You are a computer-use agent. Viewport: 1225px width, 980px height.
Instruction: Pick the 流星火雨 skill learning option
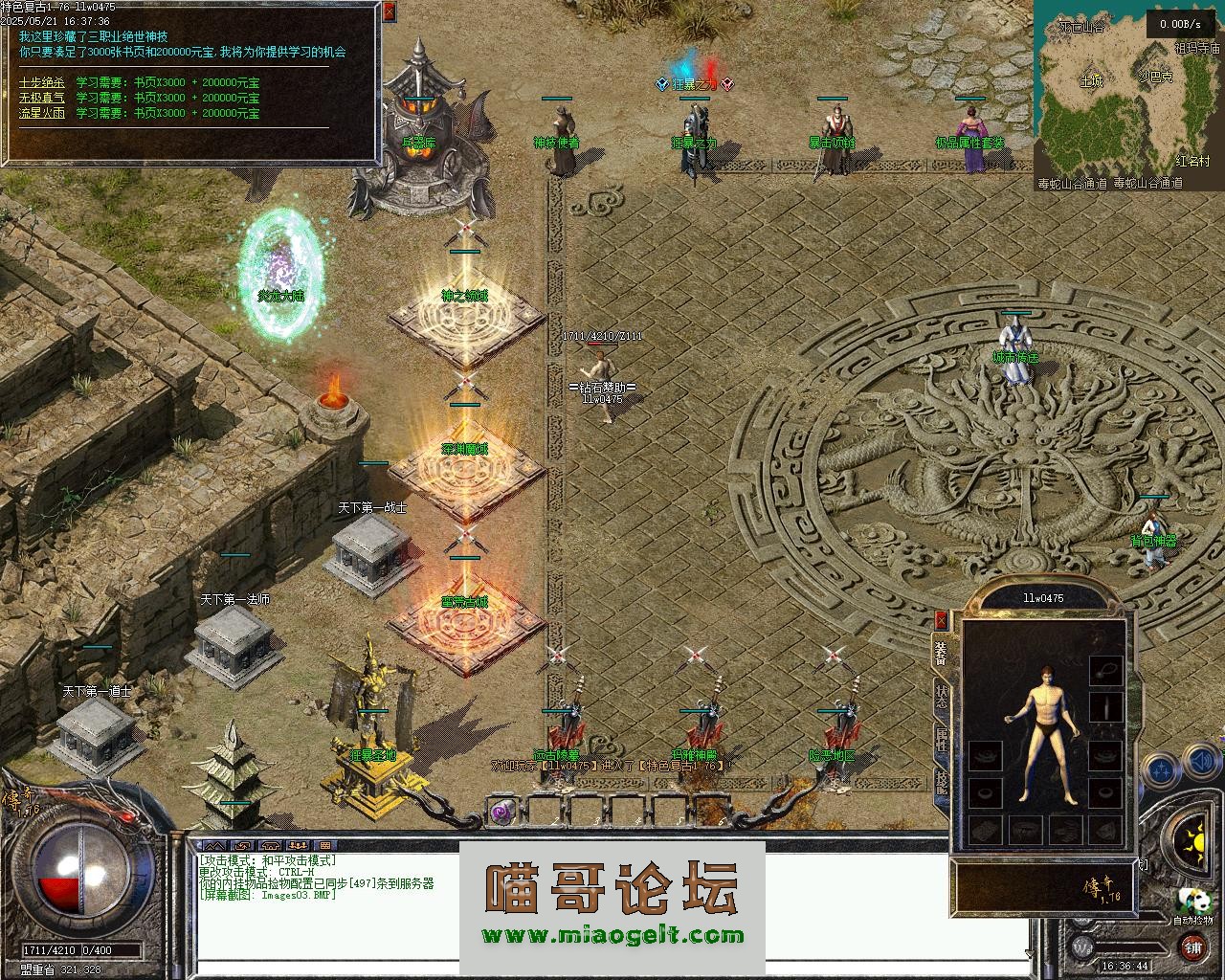(43, 113)
